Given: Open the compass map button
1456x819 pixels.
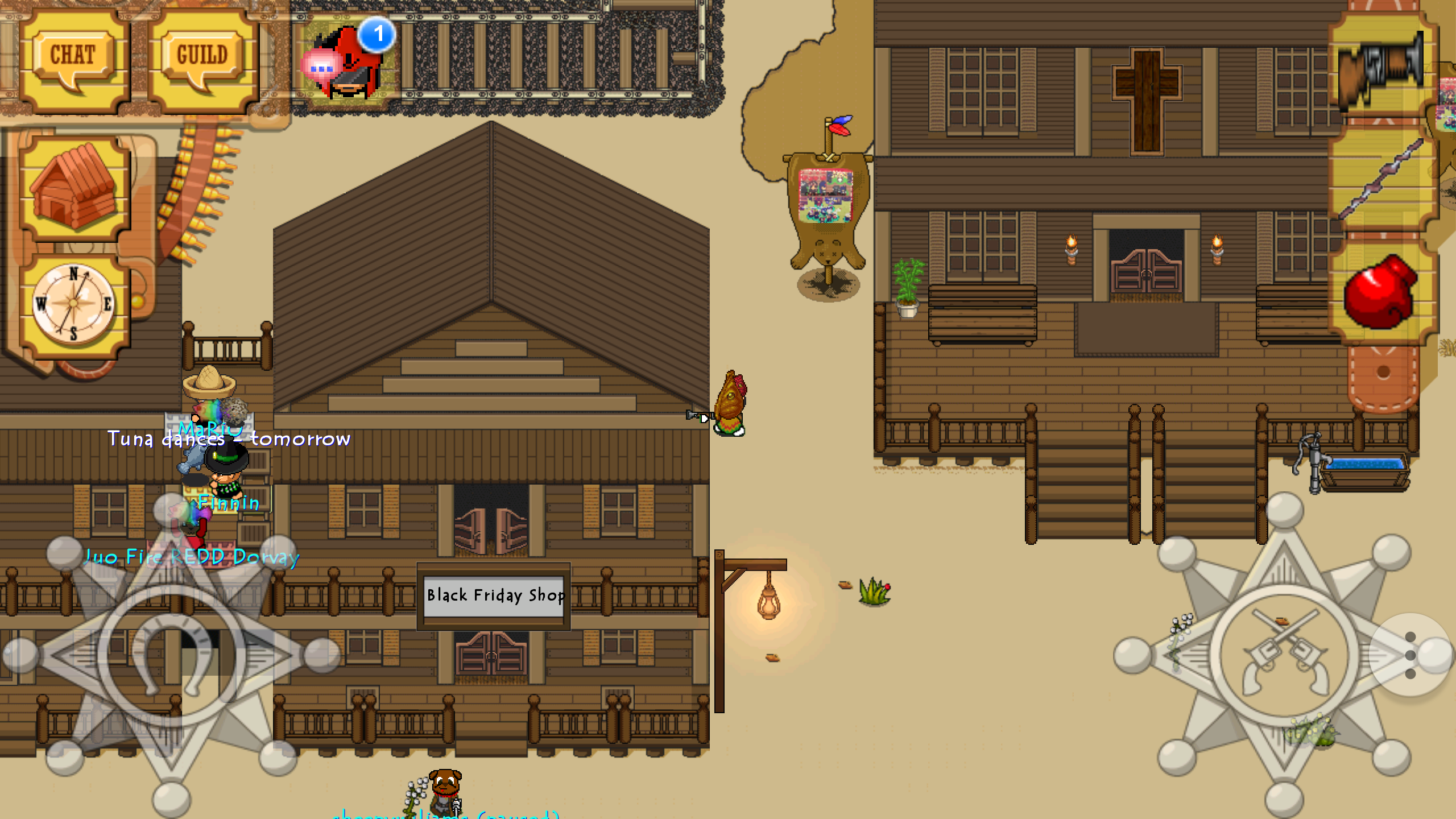Looking at the screenshot, I should 74,304.
